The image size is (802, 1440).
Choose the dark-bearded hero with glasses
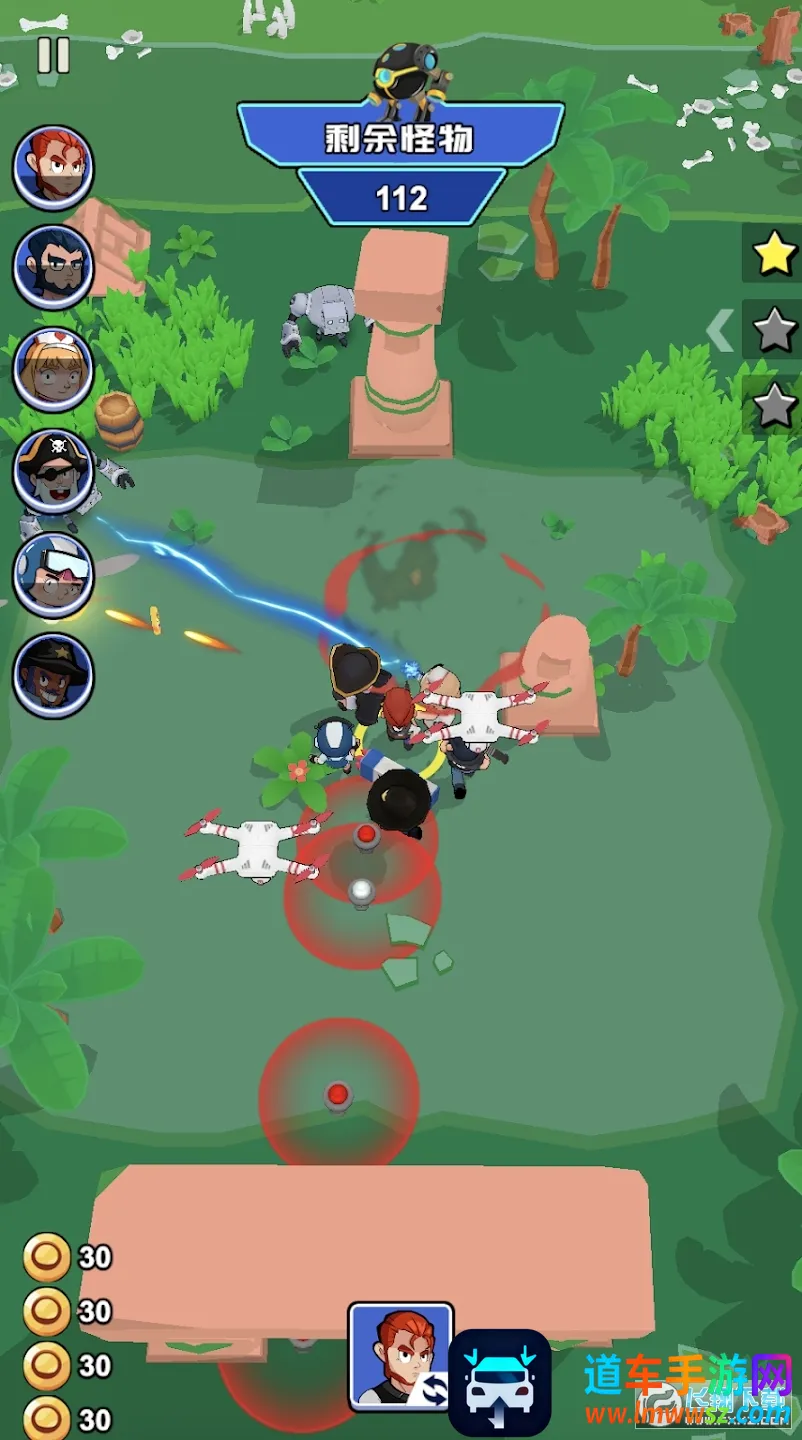54,267
